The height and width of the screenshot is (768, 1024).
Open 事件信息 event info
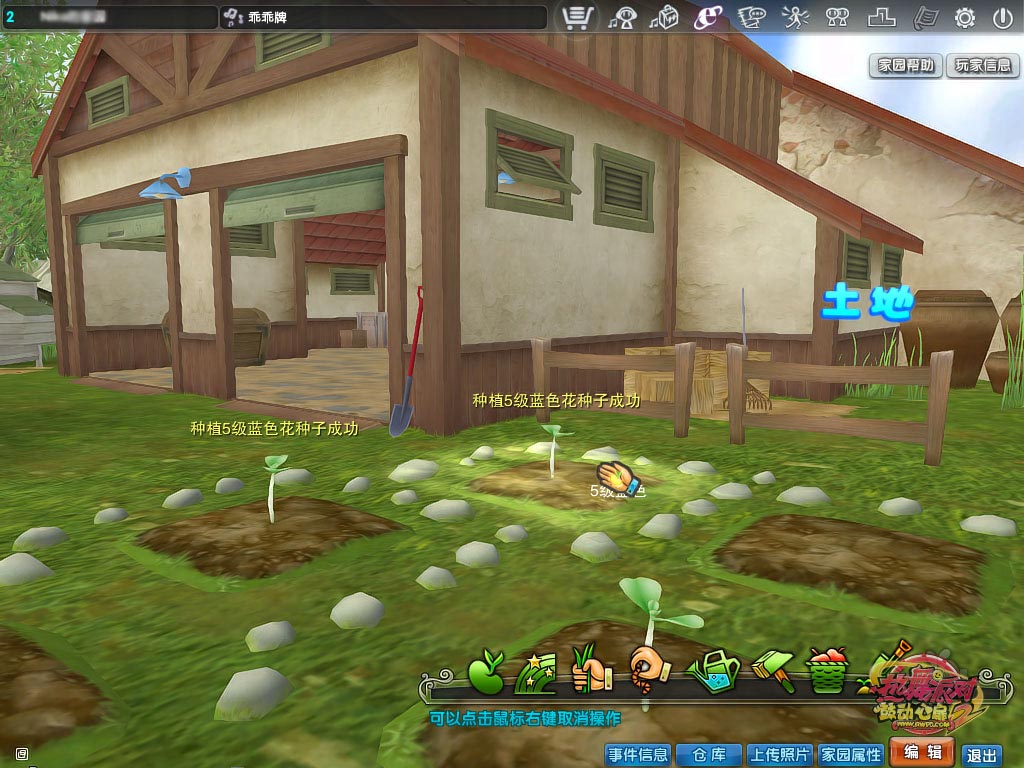pyautogui.click(x=637, y=754)
